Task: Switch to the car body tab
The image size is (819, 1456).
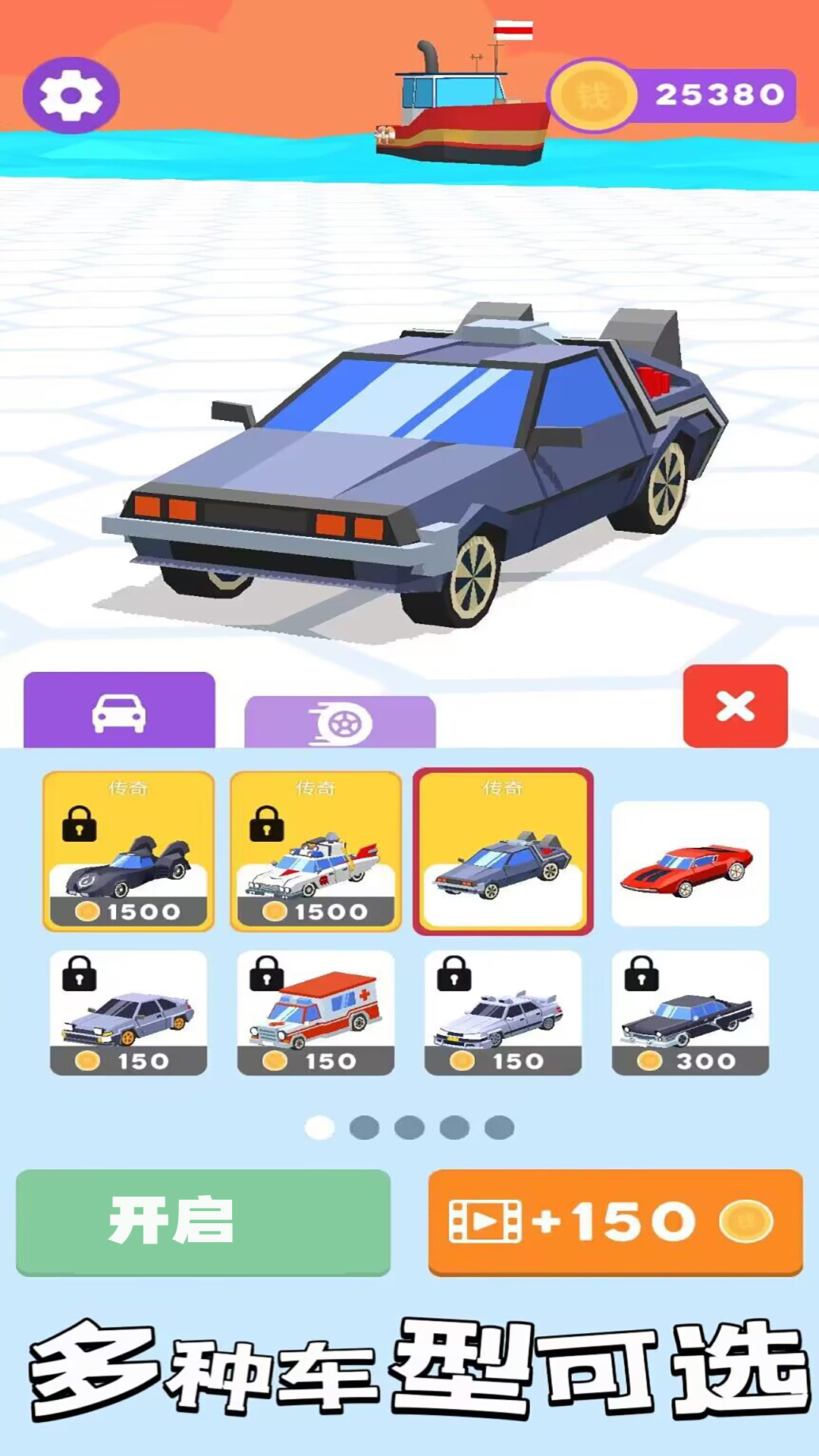Action: (119, 711)
